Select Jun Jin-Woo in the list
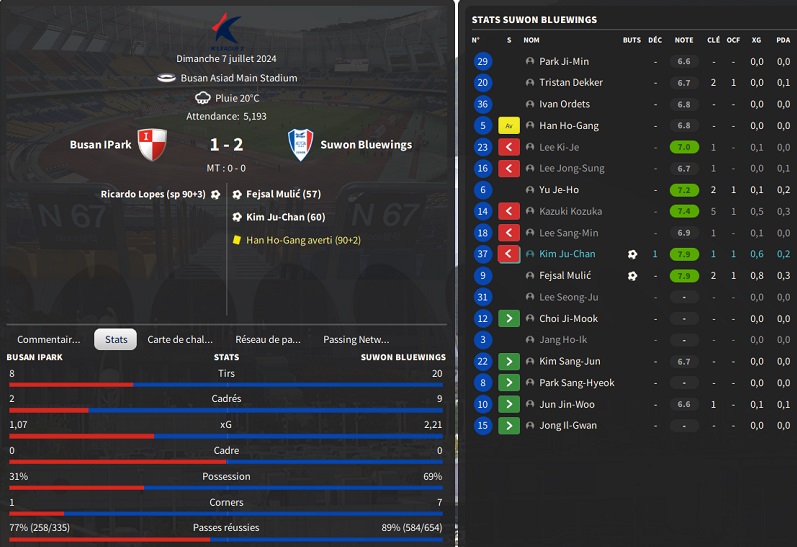 [x=566, y=404]
